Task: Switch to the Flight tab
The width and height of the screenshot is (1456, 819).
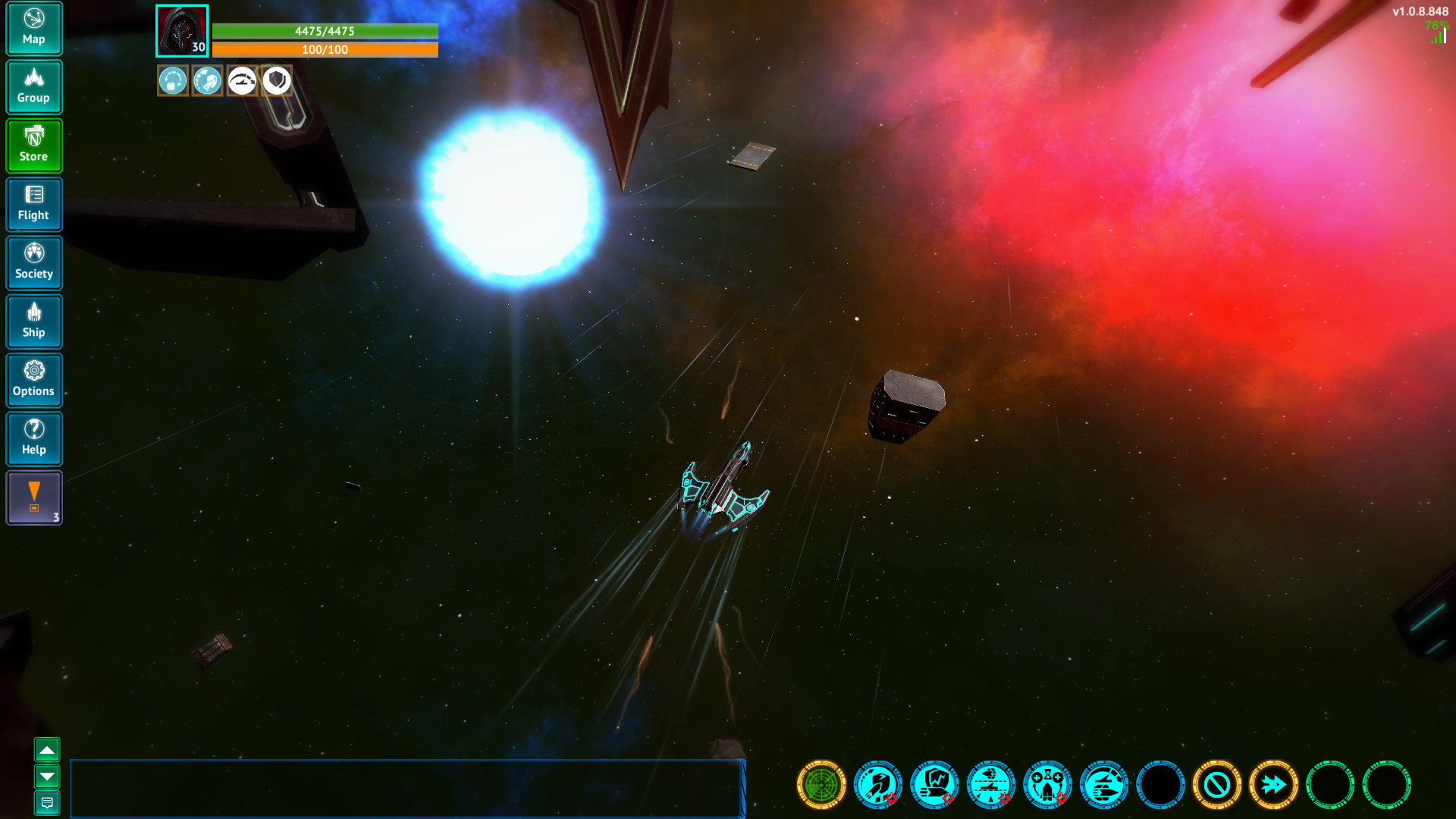Action: click(x=34, y=204)
